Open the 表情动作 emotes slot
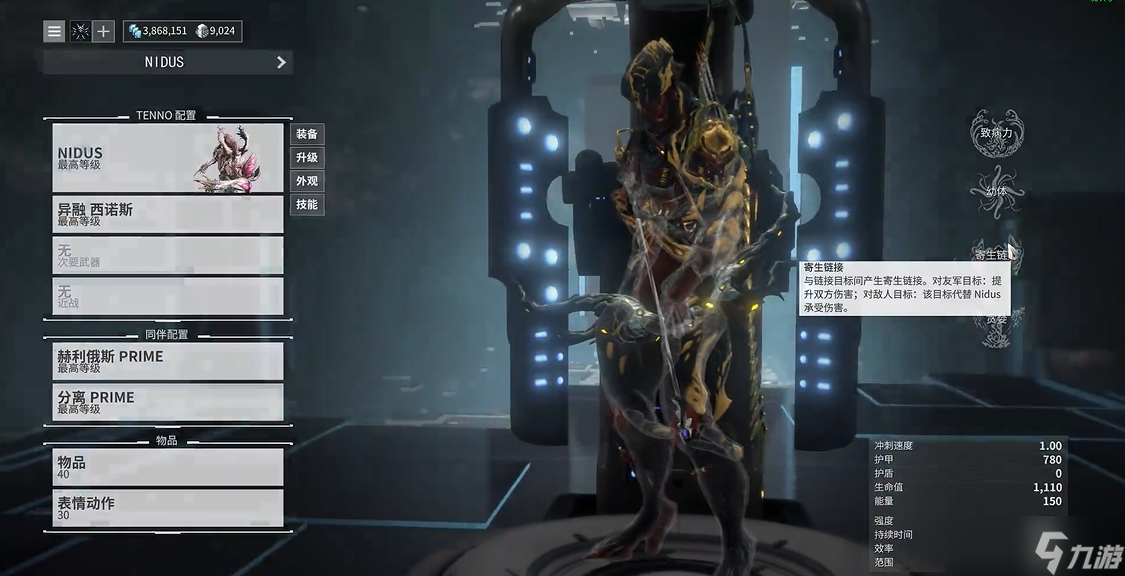Screen dimensions: 1125x576 coord(168,508)
